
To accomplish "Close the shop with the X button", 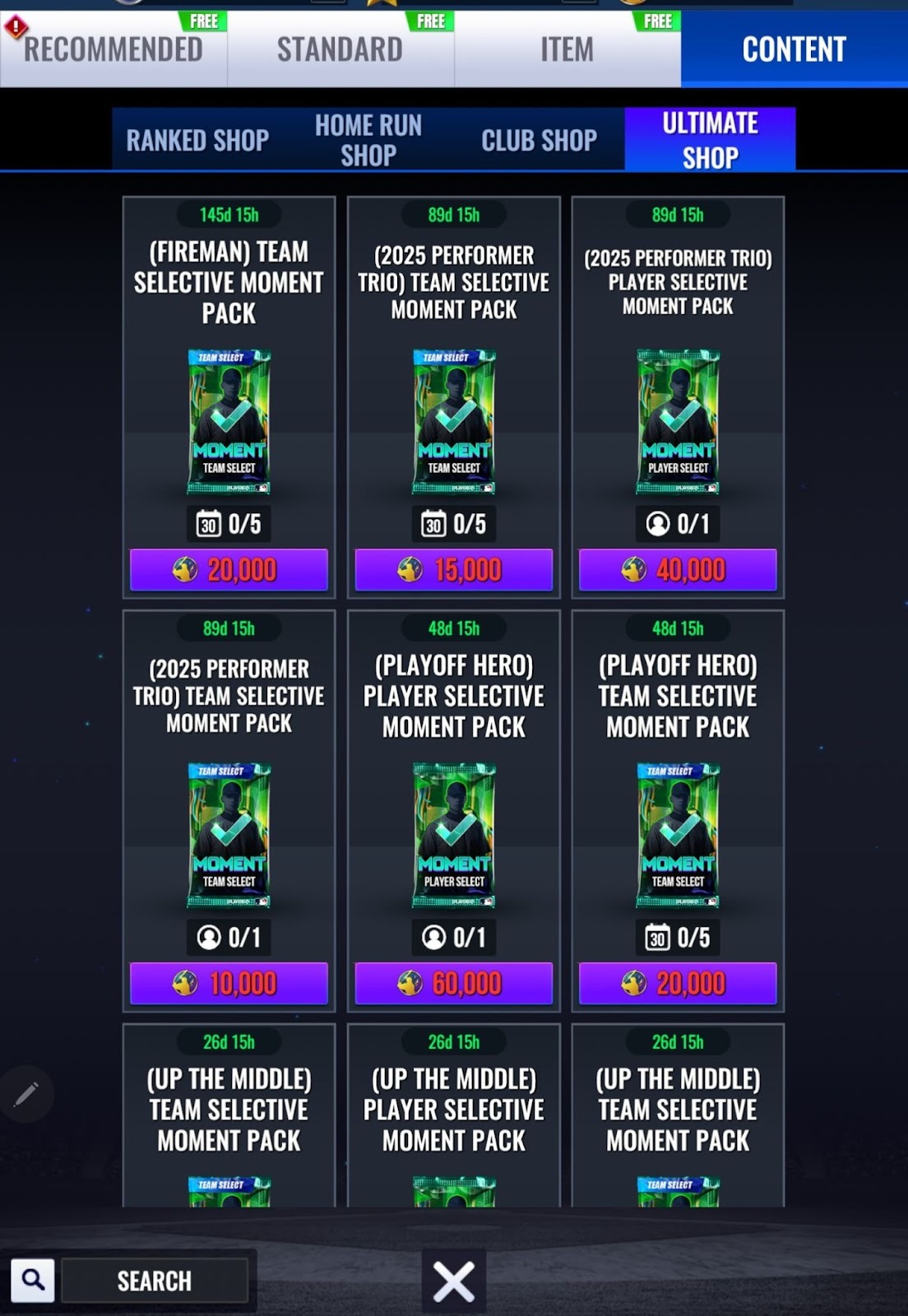I will click(453, 1281).
